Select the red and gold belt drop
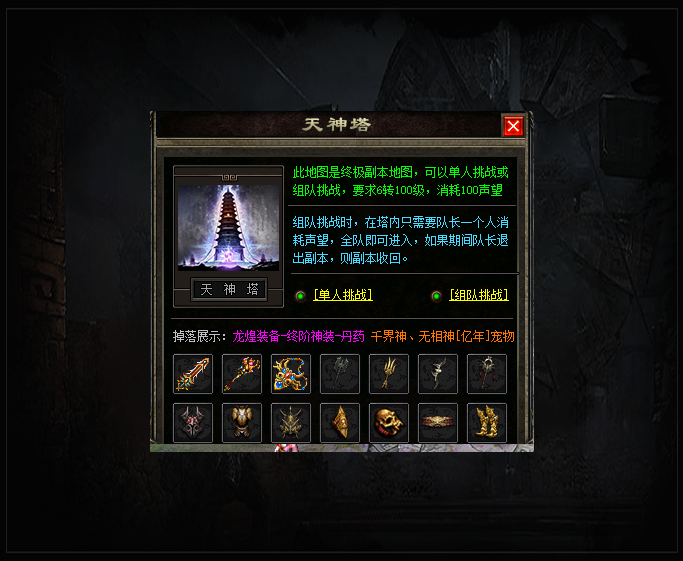 point(438,423)
